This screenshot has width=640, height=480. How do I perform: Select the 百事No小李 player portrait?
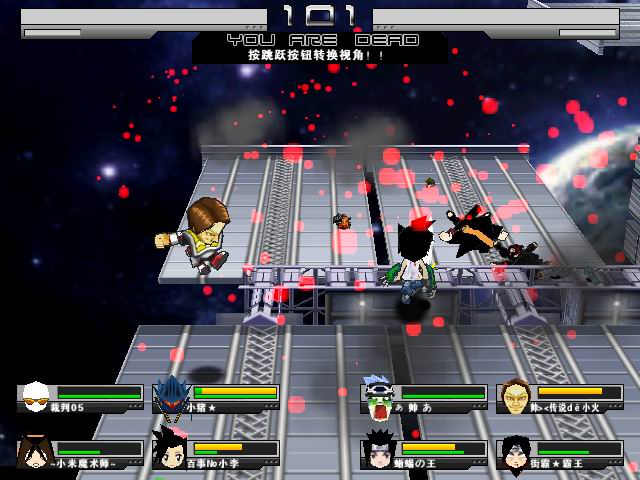[171, 450]
